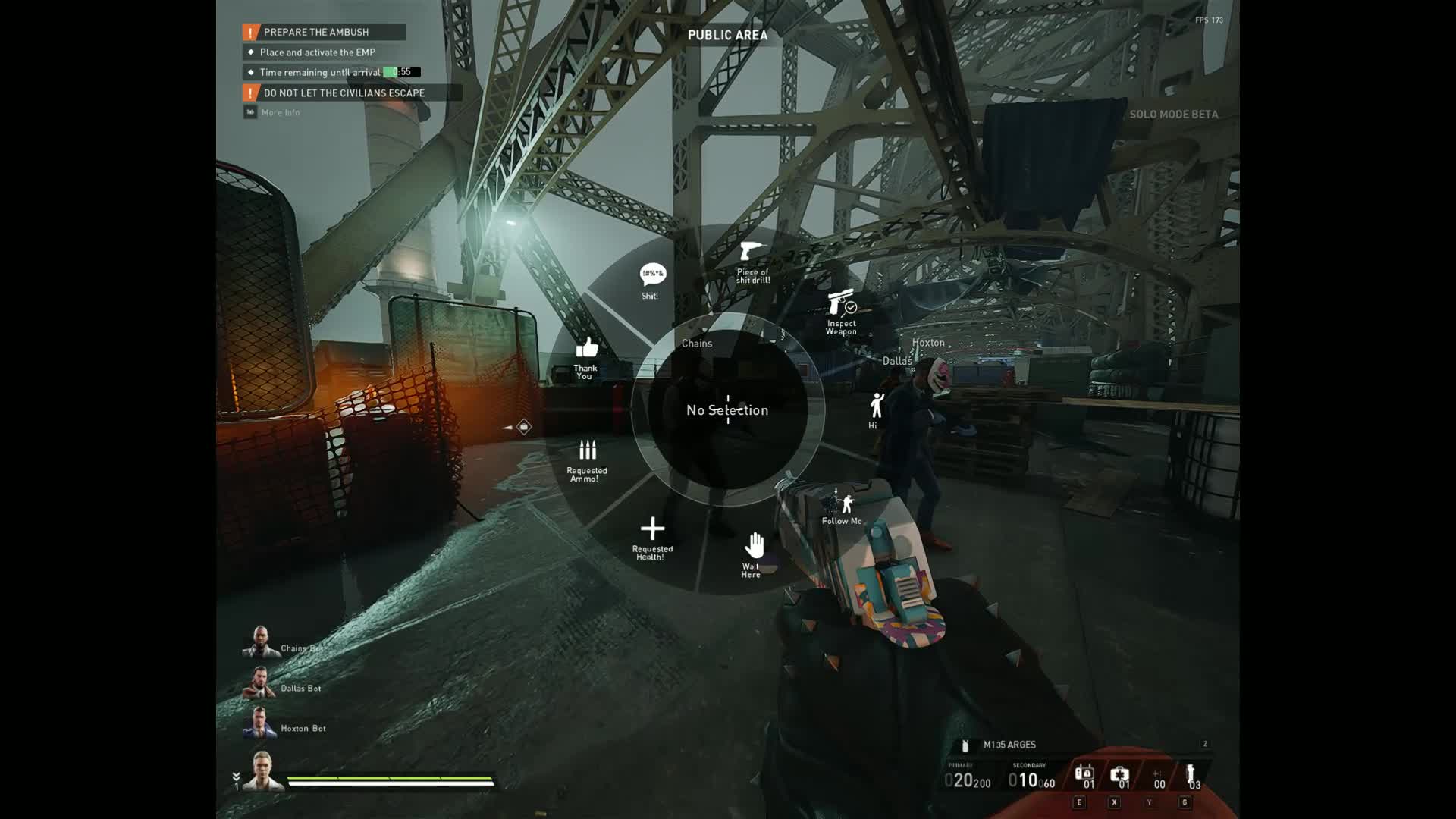Choose the Requested Health! plus option
Viewport: 1456px width, 819px height.
pos(651,537)
